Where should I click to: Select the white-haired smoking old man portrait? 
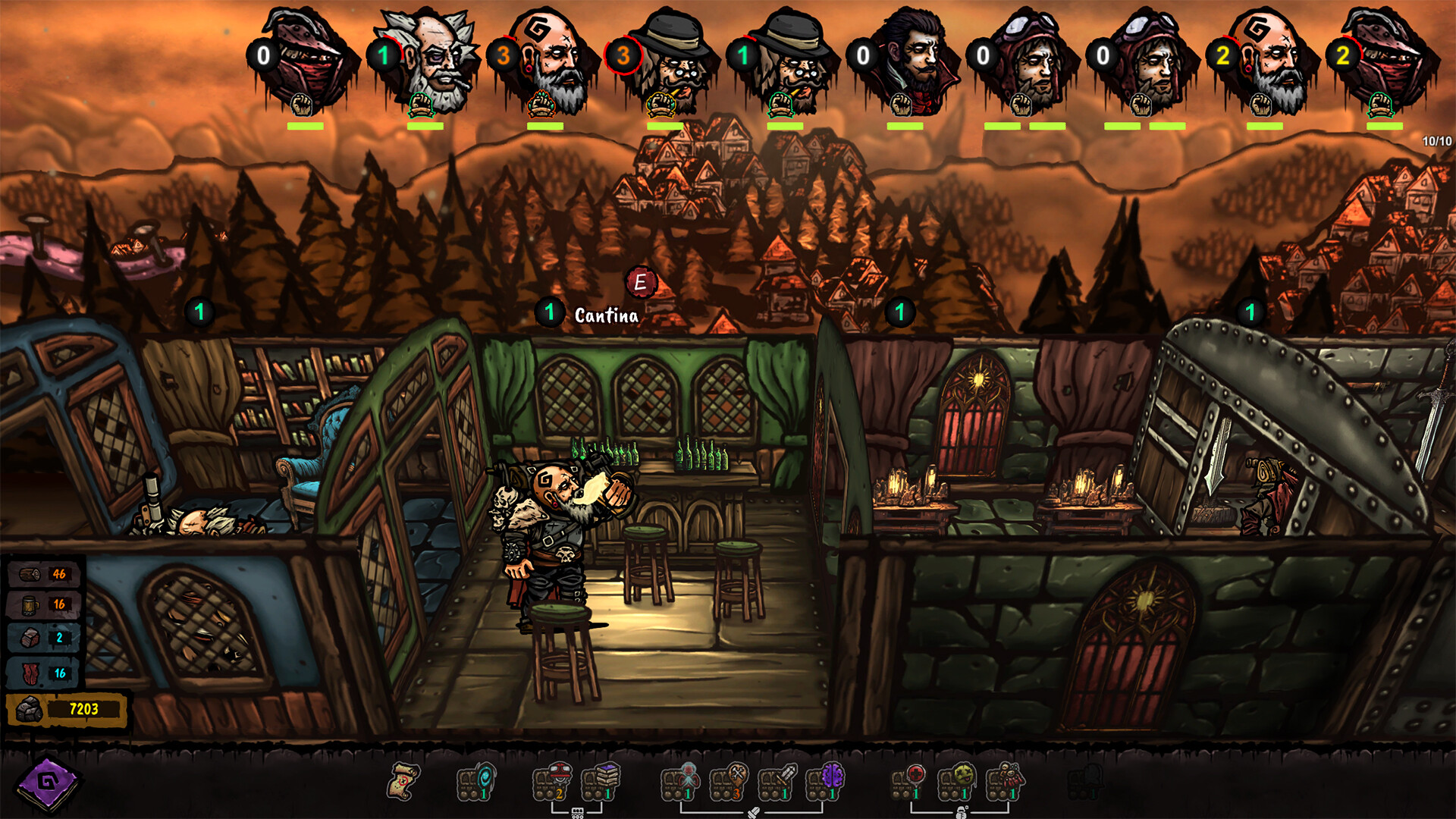point(429,62)
